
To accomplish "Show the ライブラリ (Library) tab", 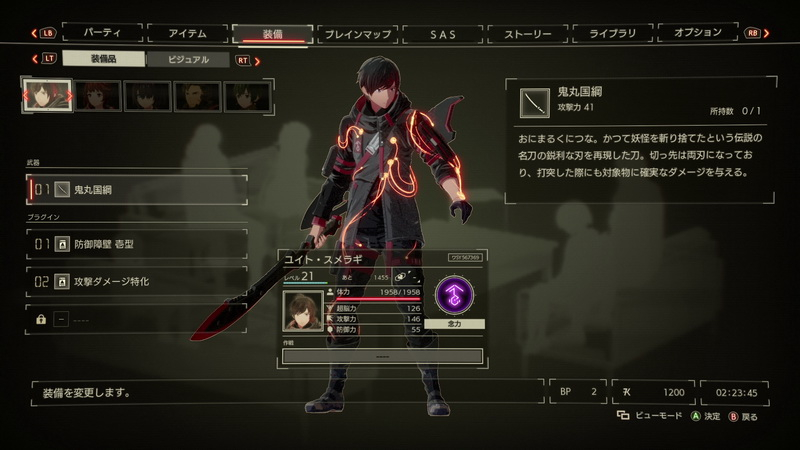I will coord(613,33).
